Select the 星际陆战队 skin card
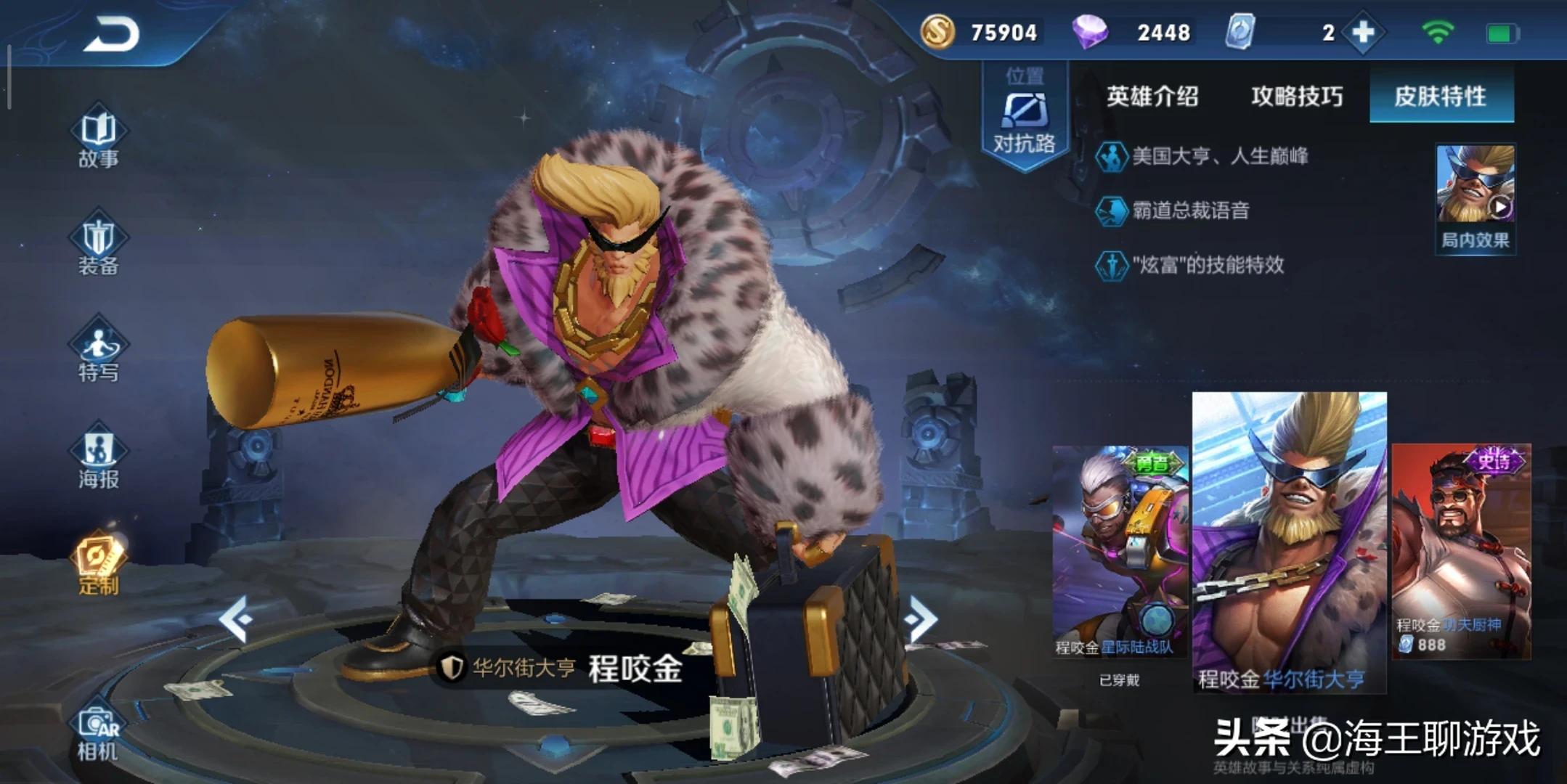The image size is (1567, 784). click(x=1119, y=552)
